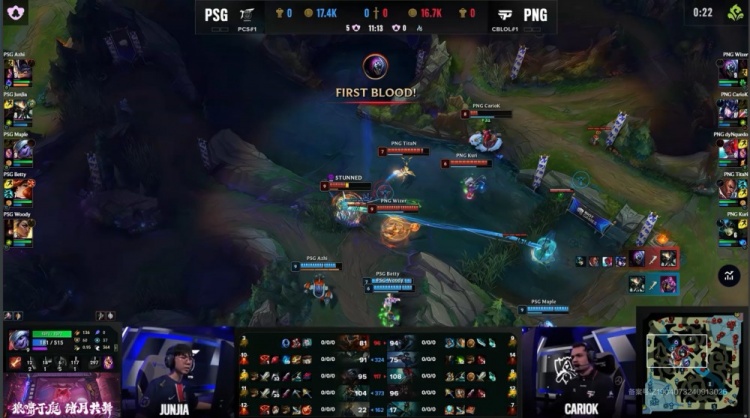Click the First Blood announcement icon
This screenshot has width=750, height=418.
(376, 68)
